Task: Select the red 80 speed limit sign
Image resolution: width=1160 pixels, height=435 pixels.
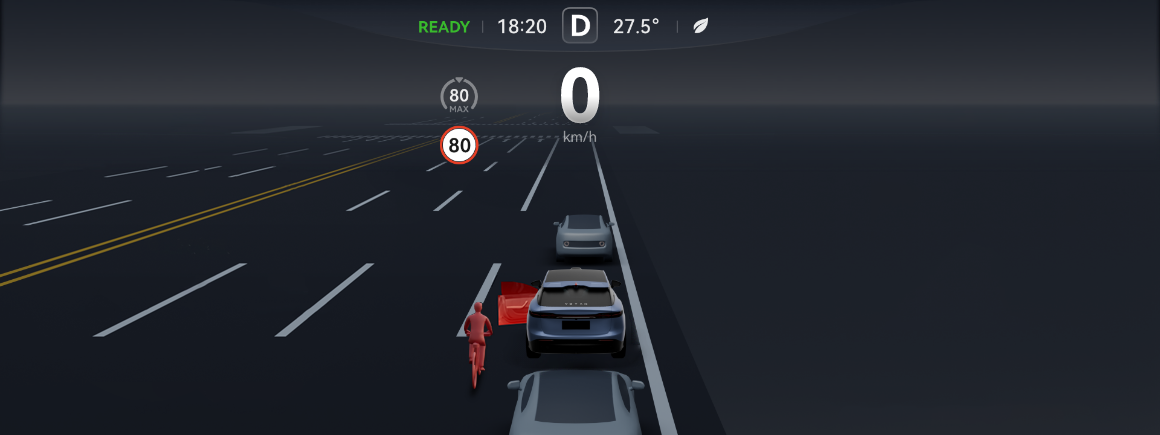Action: click(x=459, y=146)
